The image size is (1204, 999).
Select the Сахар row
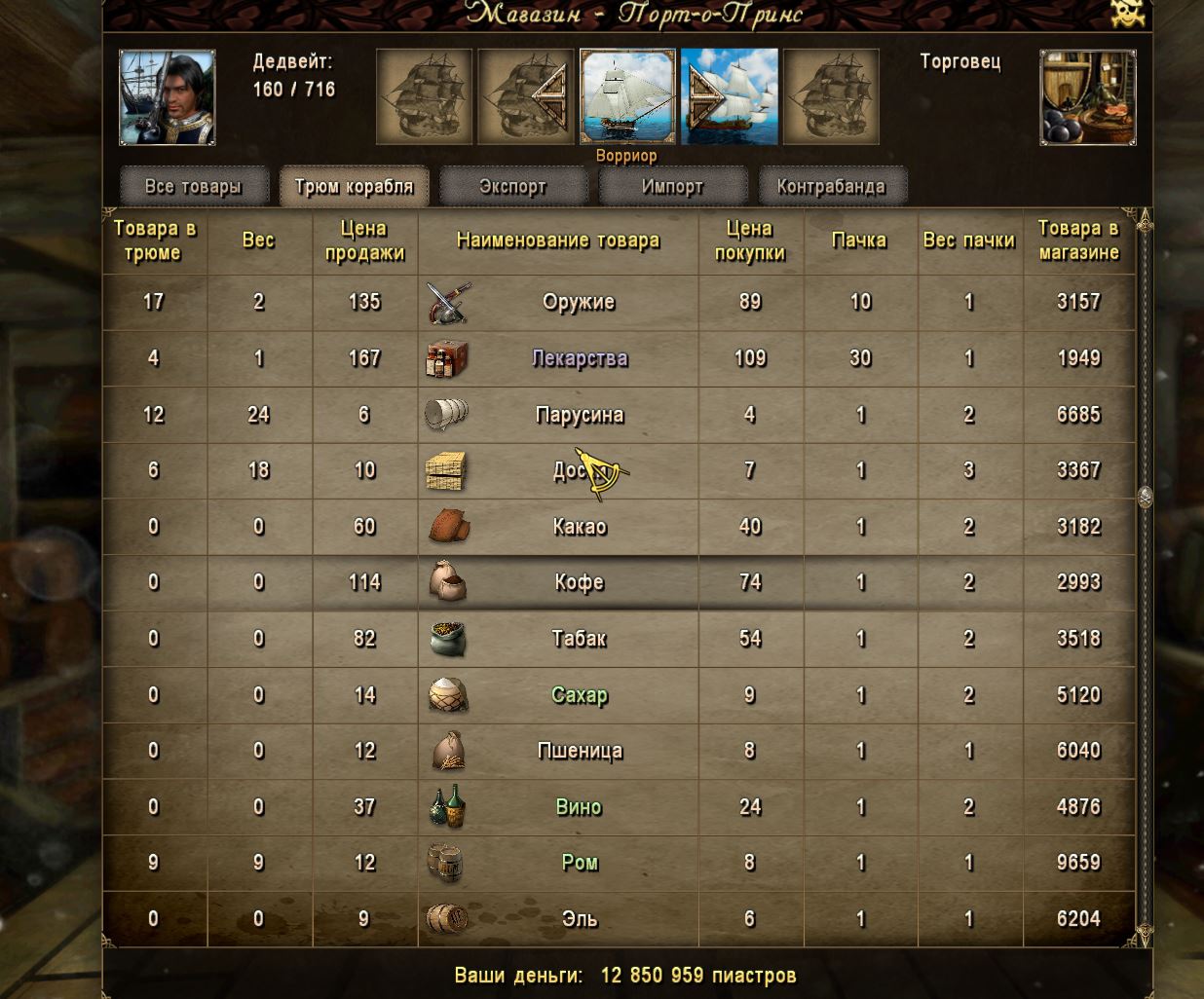(x=579, y=695)
